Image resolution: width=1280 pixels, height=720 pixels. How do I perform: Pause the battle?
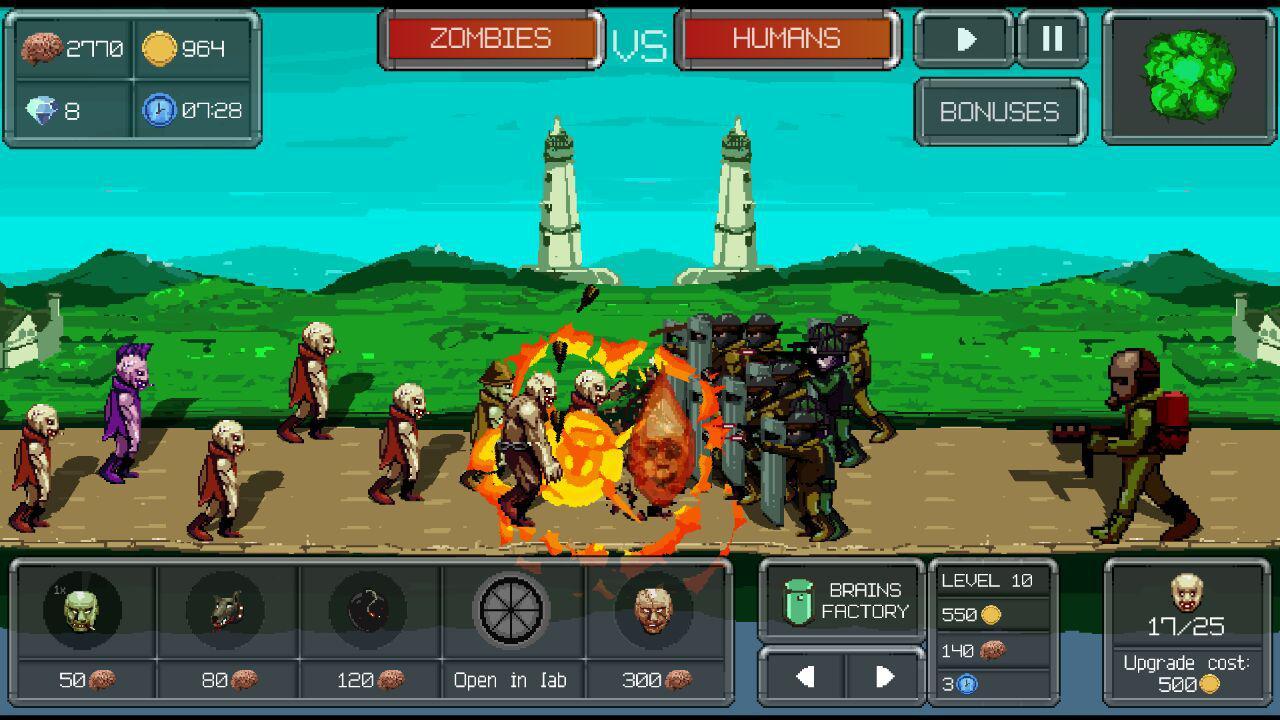(1048, 39)
